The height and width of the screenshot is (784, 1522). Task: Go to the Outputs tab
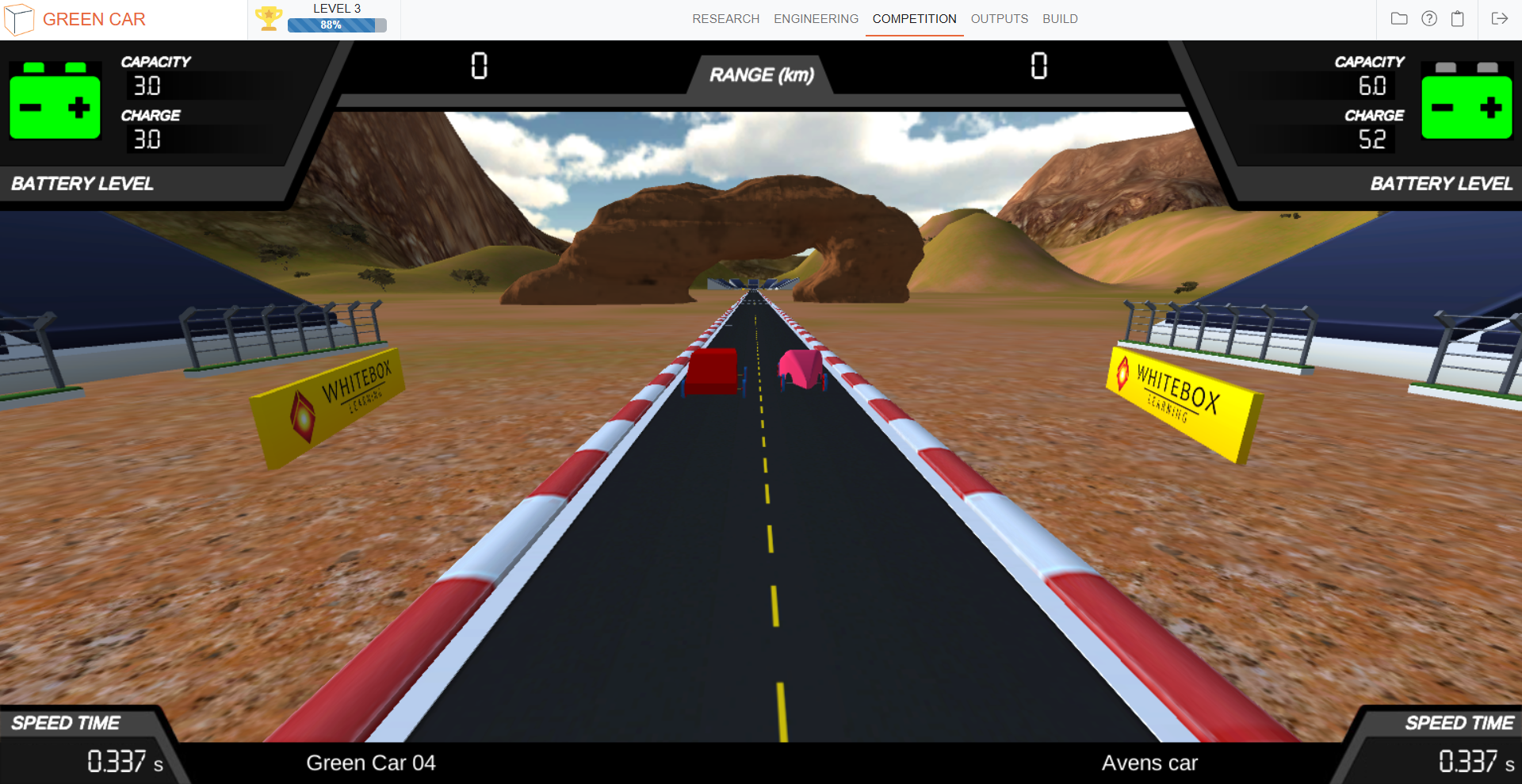pos(999,19)
